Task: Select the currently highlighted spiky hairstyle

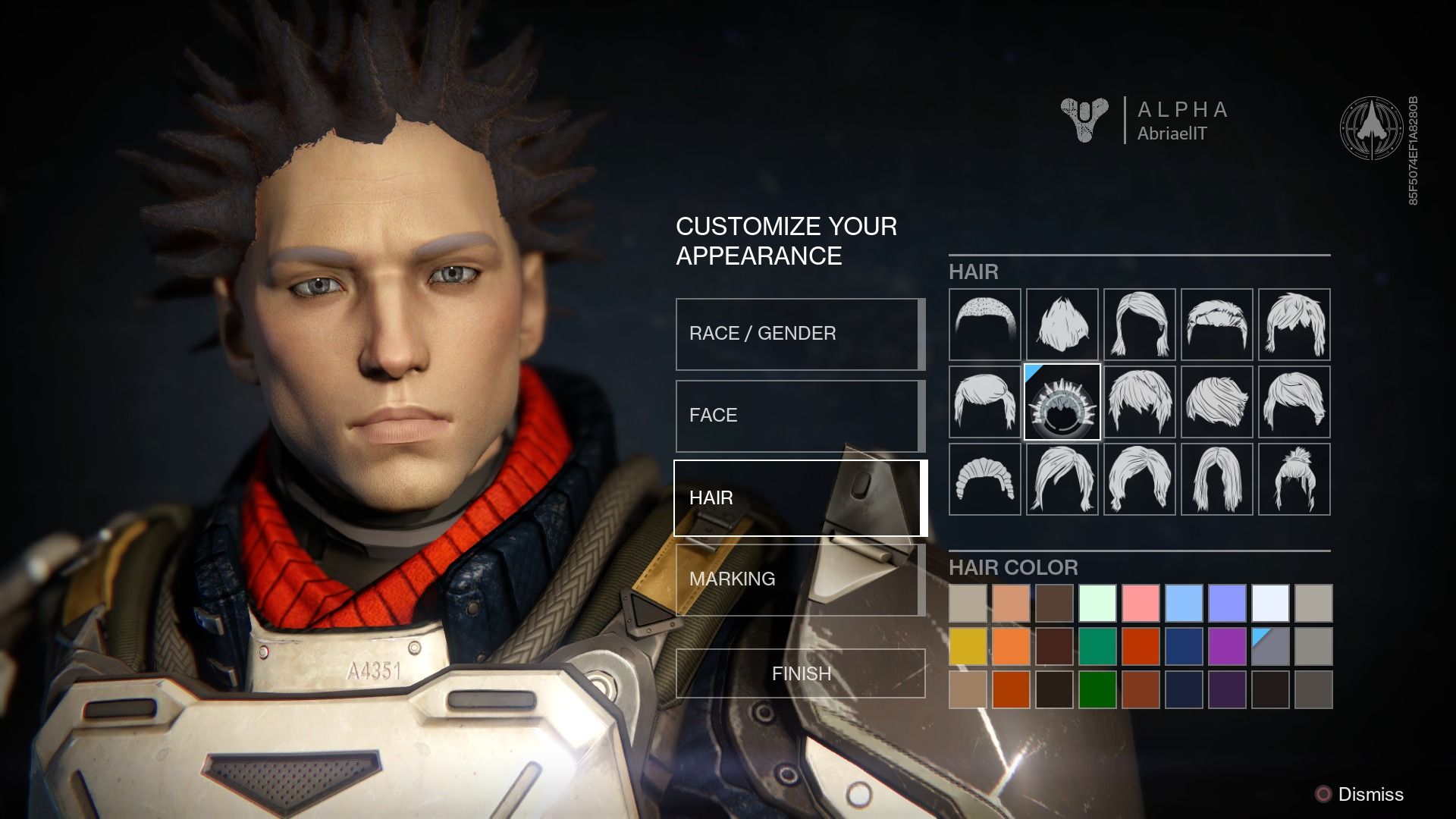Action: [x=1062, y=402]
